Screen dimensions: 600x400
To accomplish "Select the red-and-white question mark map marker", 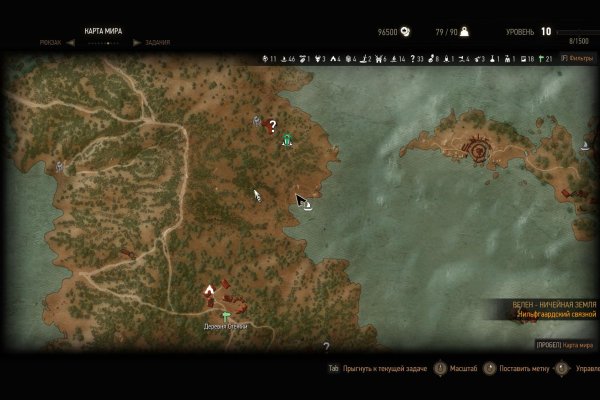I will 272,125.
